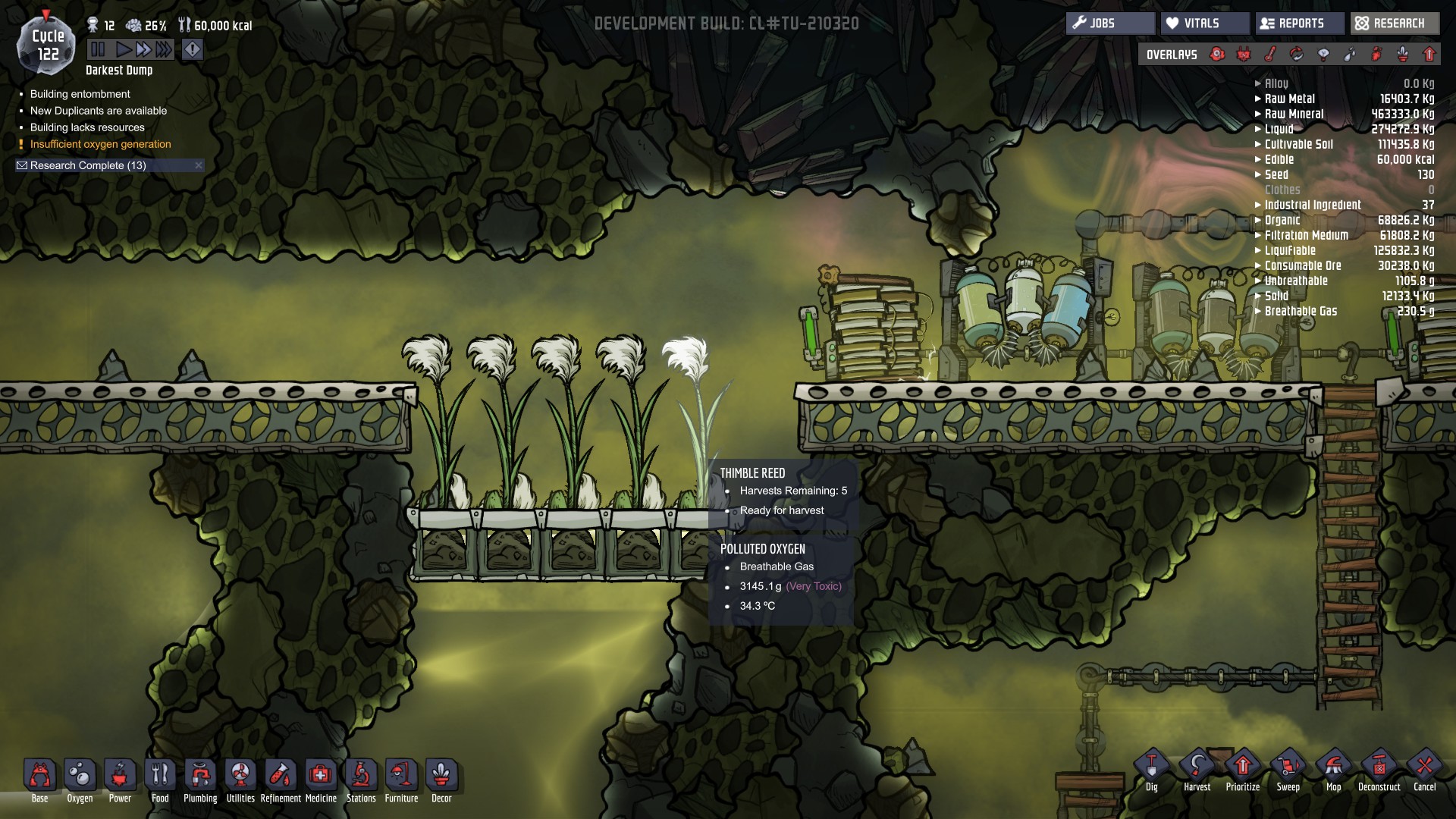
Task: Expand the Liquid resource category
Action: pos(1258,129)
